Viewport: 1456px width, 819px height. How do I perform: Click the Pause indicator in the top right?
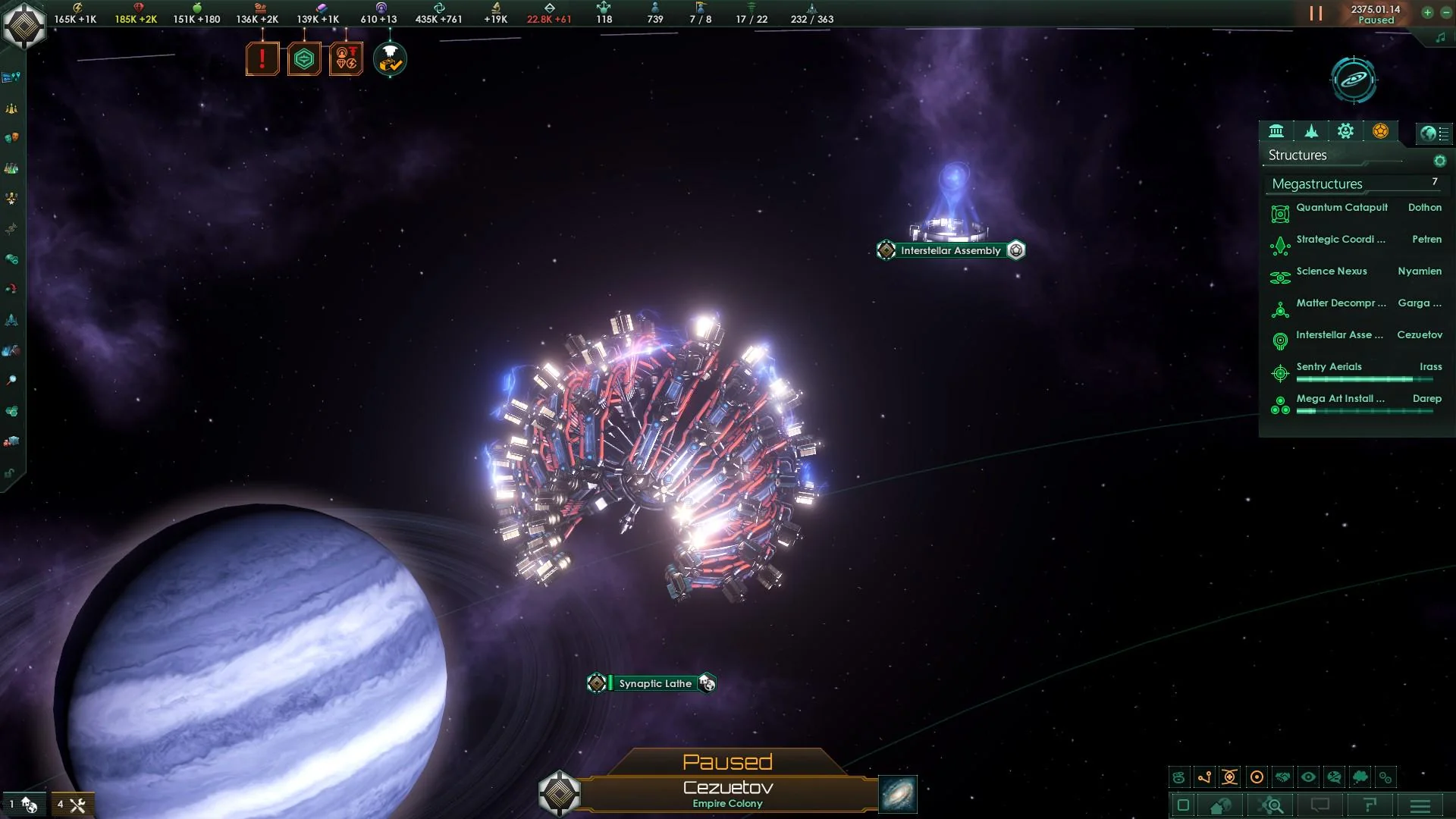click(1317, 13)
